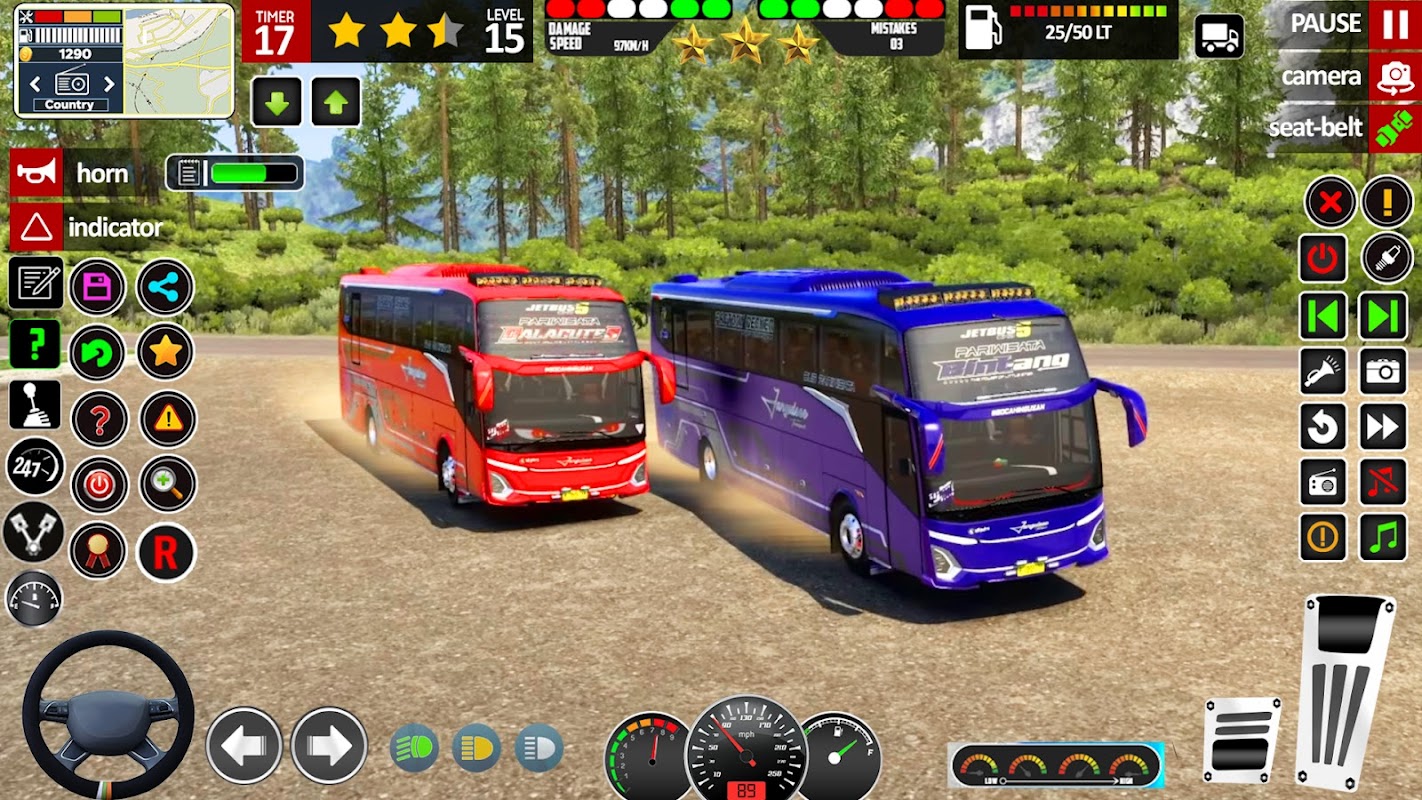Steer left with the left arrow button
The width and height of the screenshot is (1422, 800).
[244, 745]
